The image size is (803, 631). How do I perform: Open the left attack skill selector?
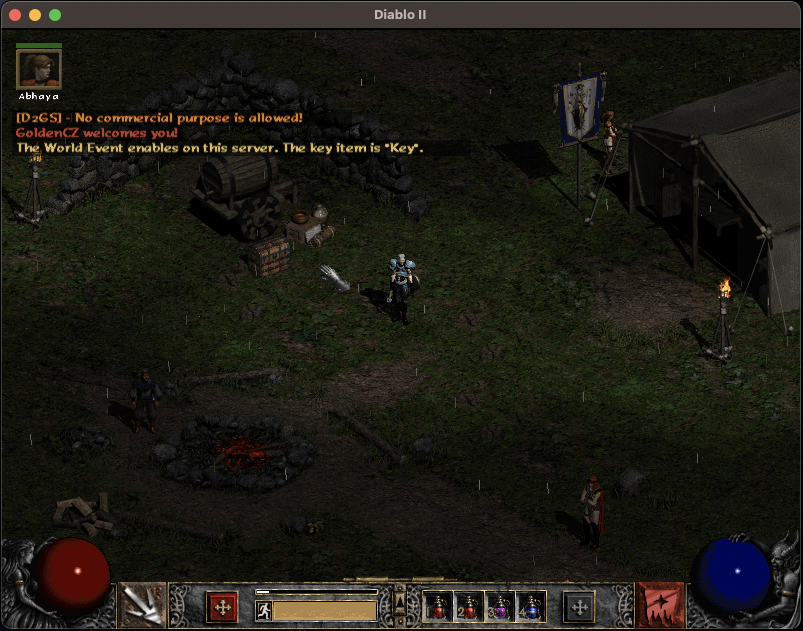click(143, 605)
